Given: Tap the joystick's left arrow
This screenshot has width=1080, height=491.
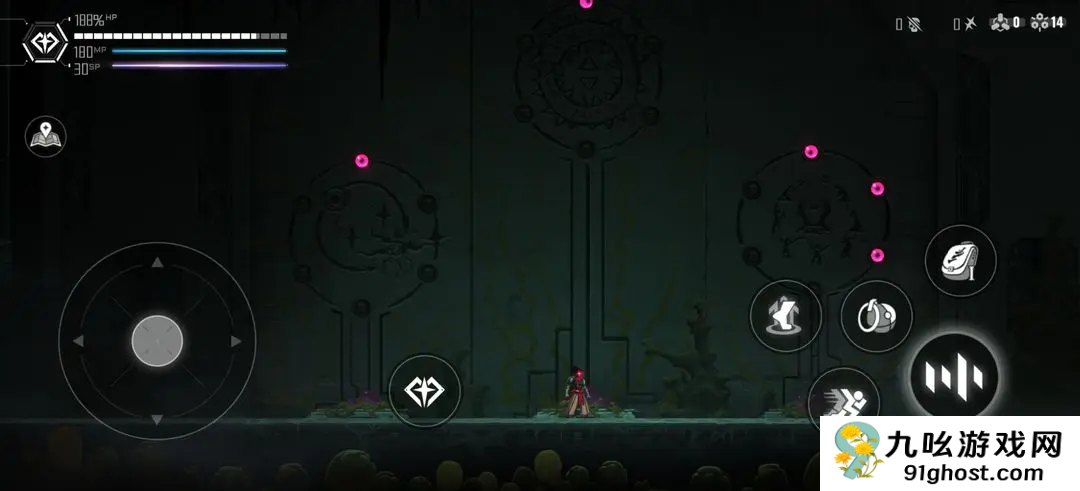Looking at the screenshot, I should pos(78,341).
